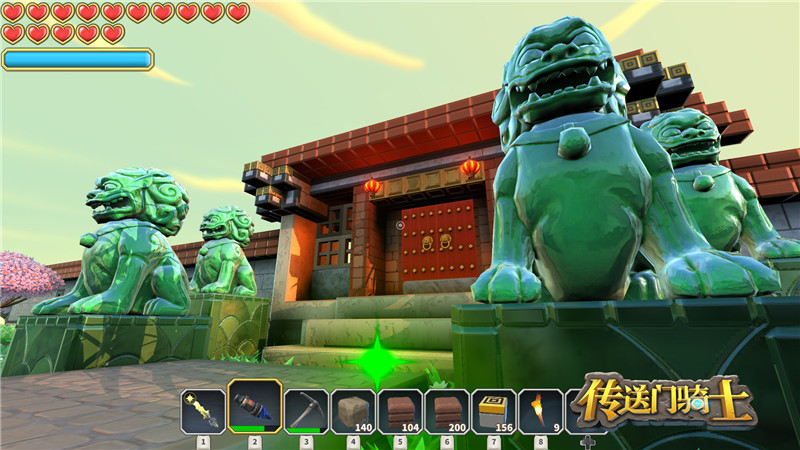Equip the pickaxe from the hotbar
This screenshot has height=450, width=800.
pos(306,411)
